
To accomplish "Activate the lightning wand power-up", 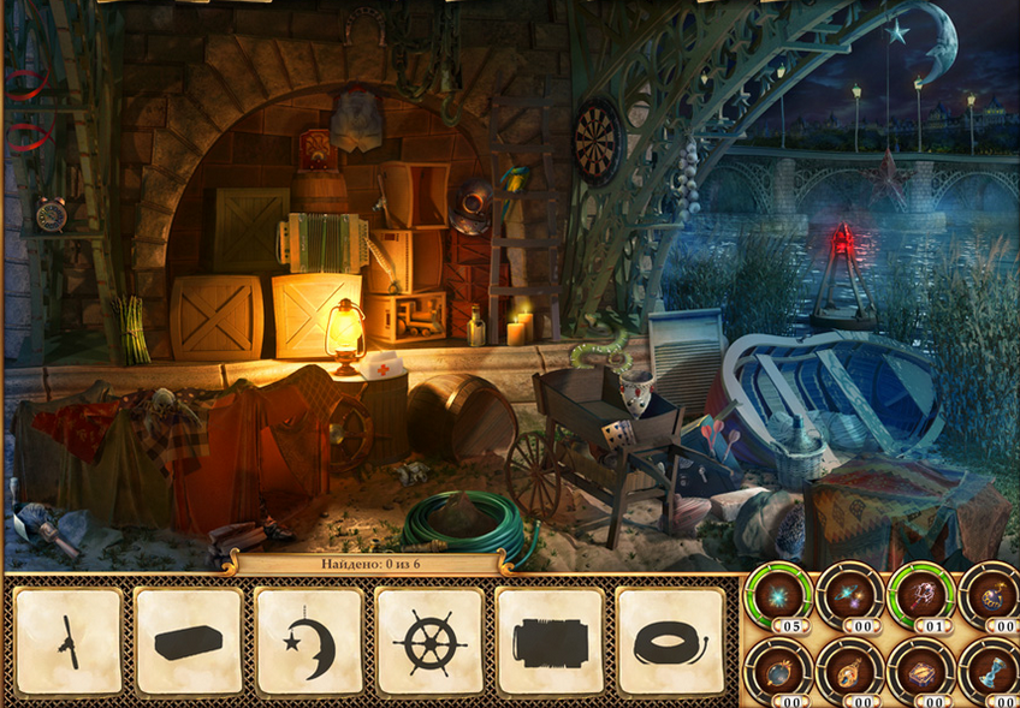I will (x=921, y=597).
